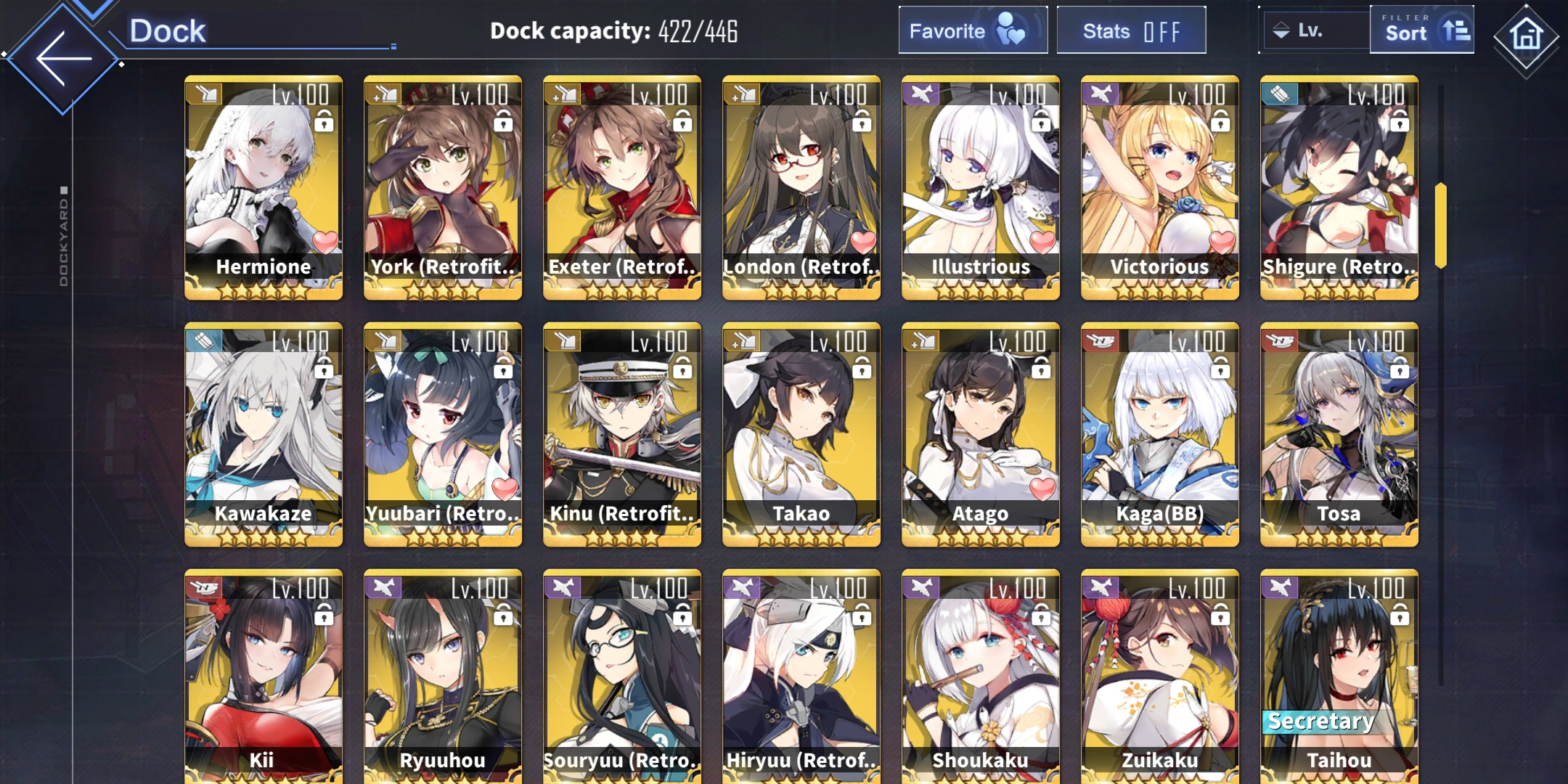Return to the home screen
1568x784 pixels.
[x=1525, y=36]
